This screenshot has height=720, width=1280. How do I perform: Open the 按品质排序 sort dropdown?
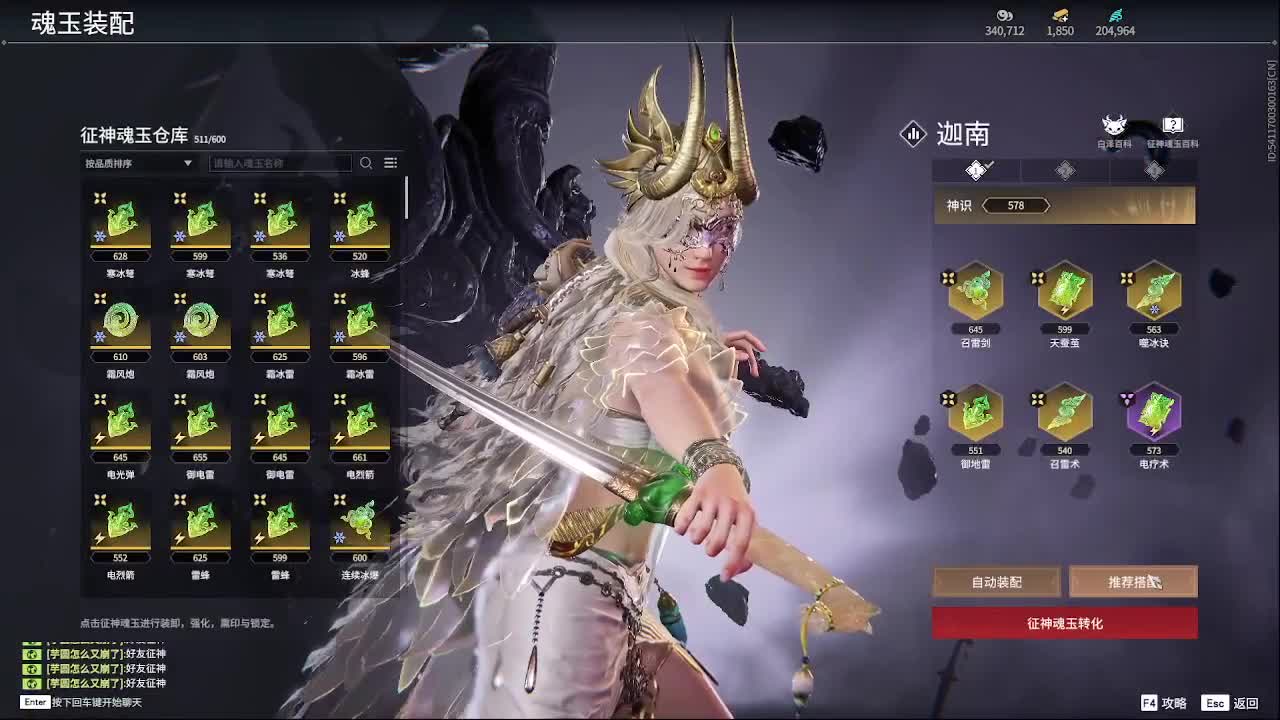pyautogui.click(x=138, y=162)
